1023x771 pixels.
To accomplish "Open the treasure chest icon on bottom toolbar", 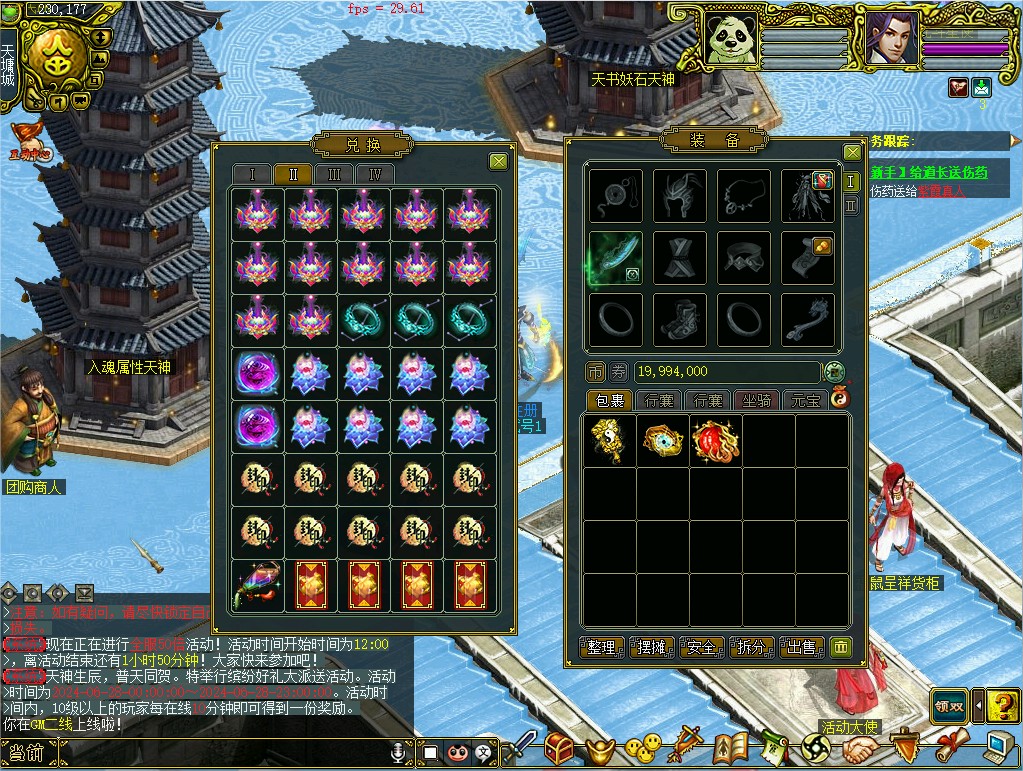I will click(x=560, y=746).
